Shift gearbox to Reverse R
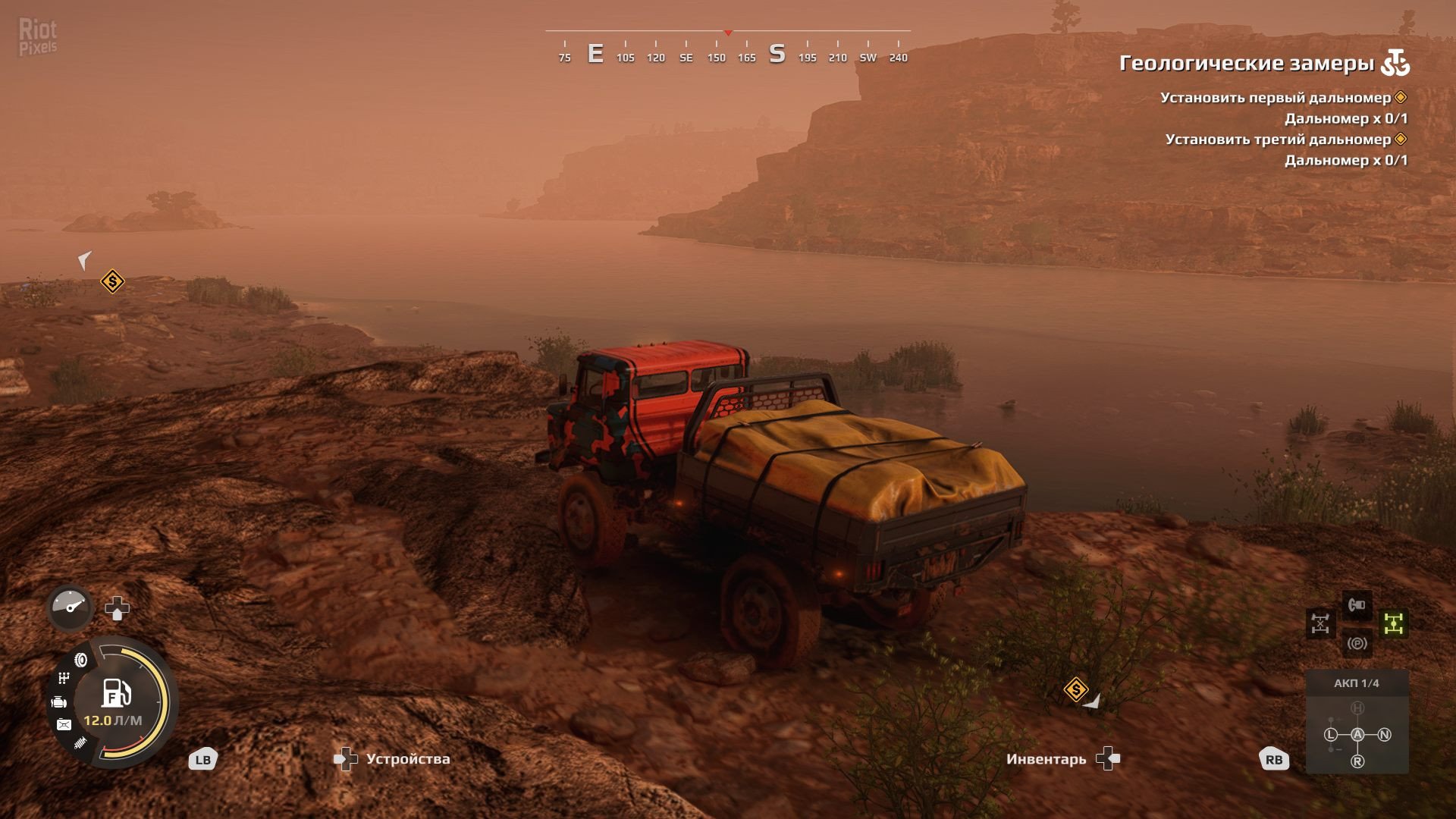 1357,761
